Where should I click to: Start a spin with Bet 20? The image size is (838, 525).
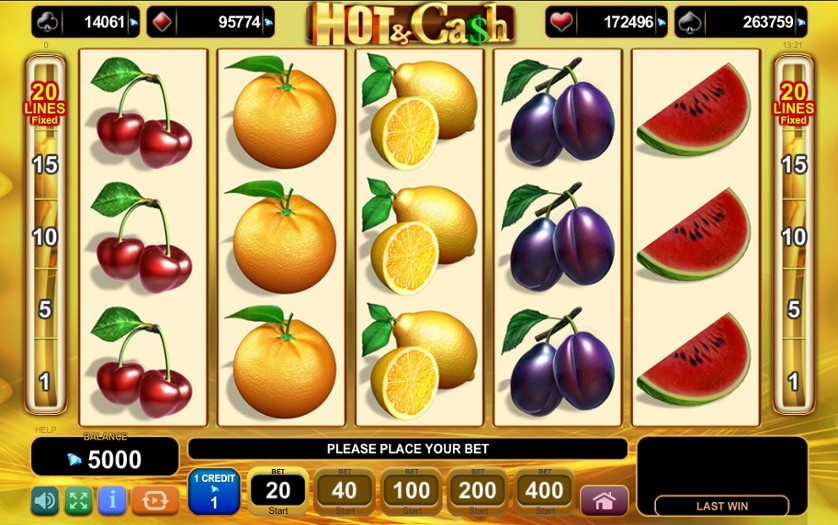coord(277,491)
